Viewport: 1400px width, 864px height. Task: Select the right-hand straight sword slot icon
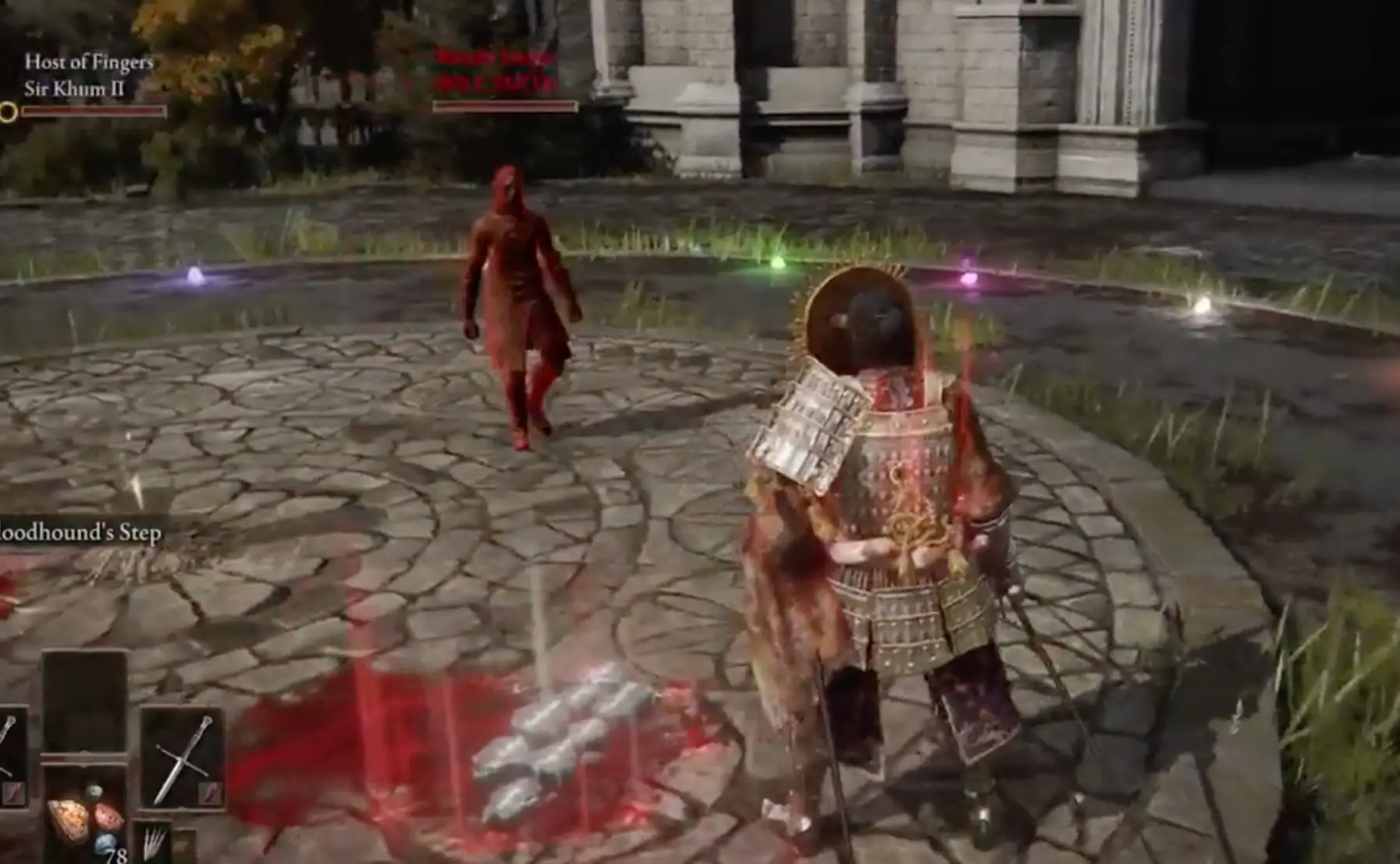point(184,760)
